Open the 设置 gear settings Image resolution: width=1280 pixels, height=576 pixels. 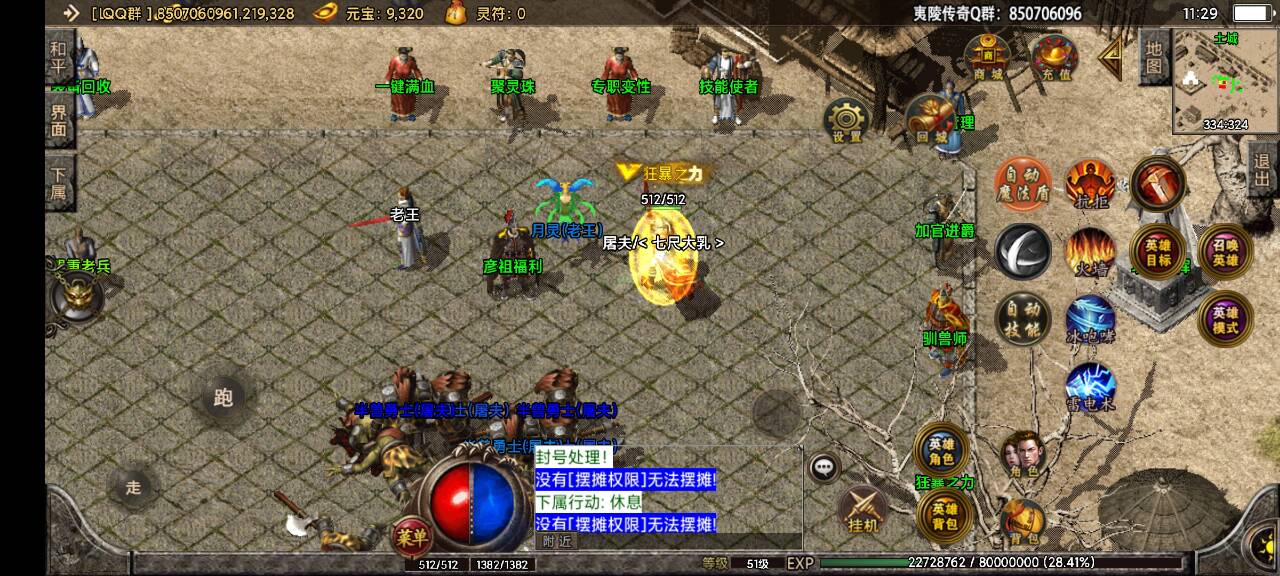pyautogui.click(x=846, y=121)
